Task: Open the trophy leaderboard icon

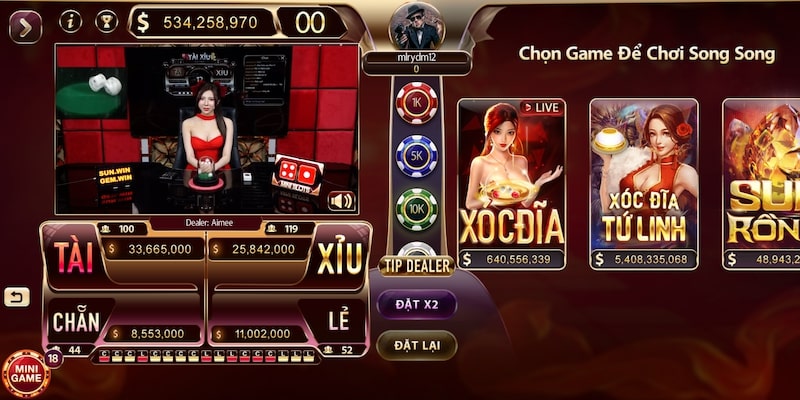Action: click(105, 21)
